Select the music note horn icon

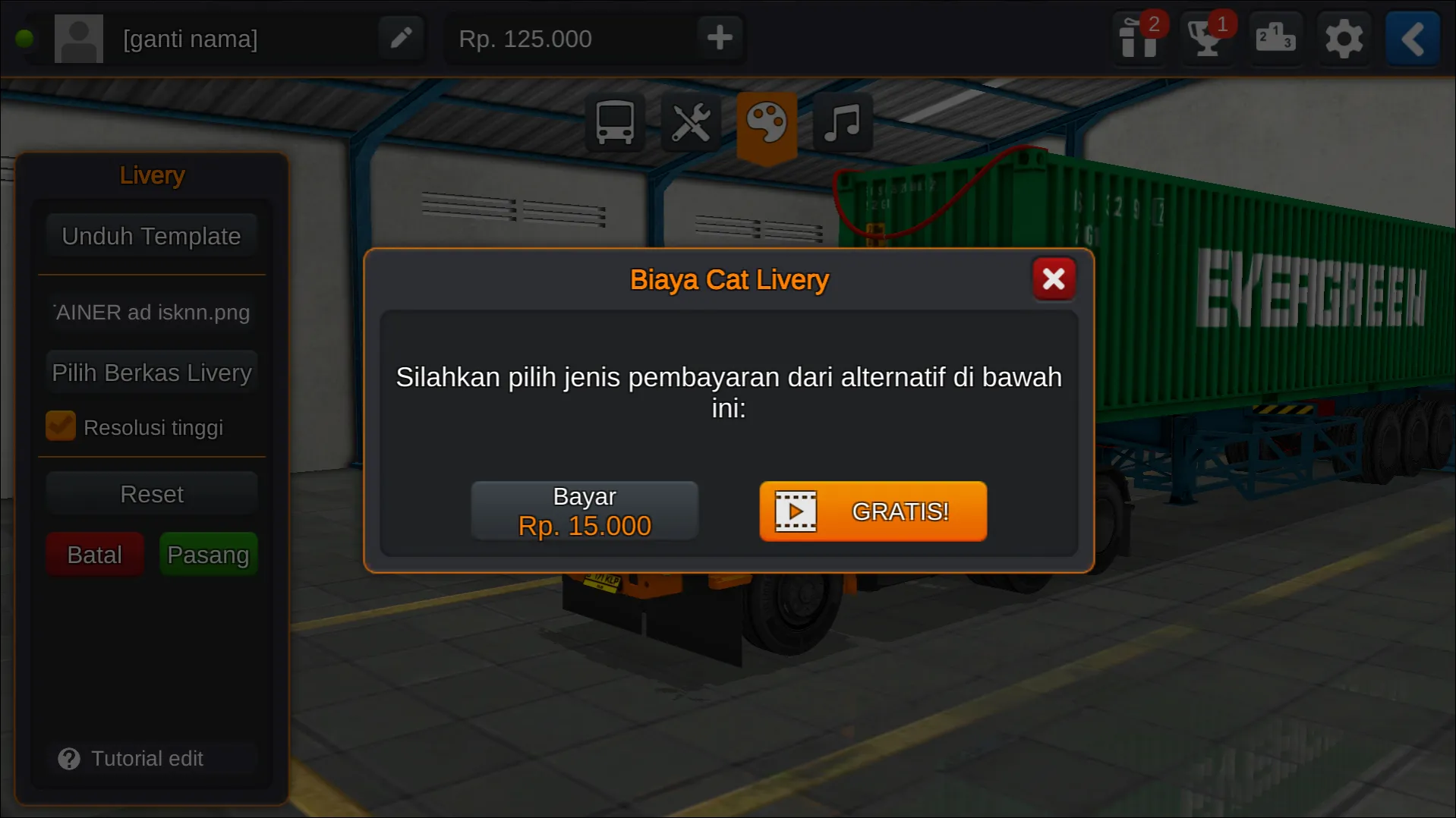(842, 121)
